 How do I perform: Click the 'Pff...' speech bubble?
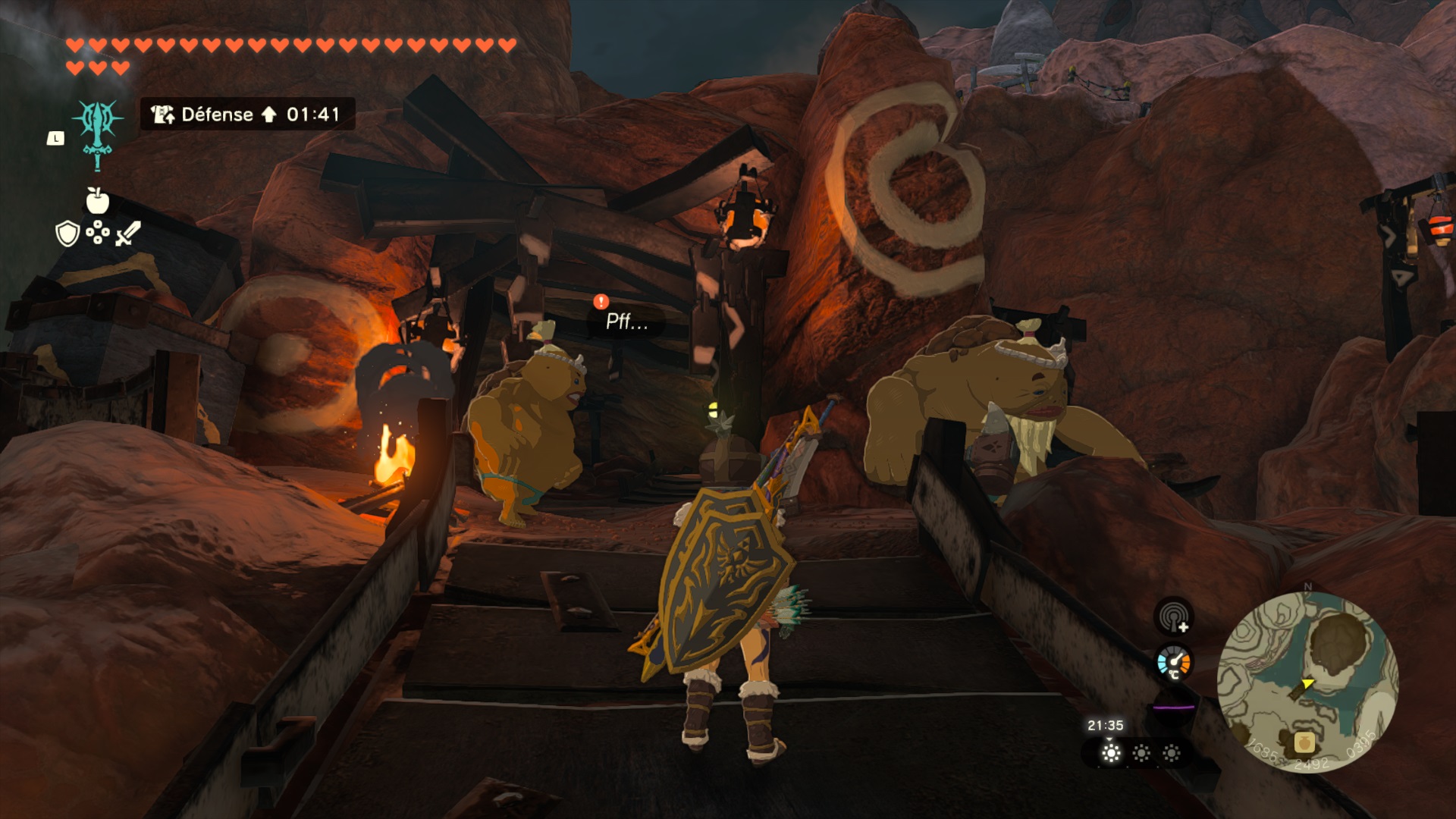(626, 322)
